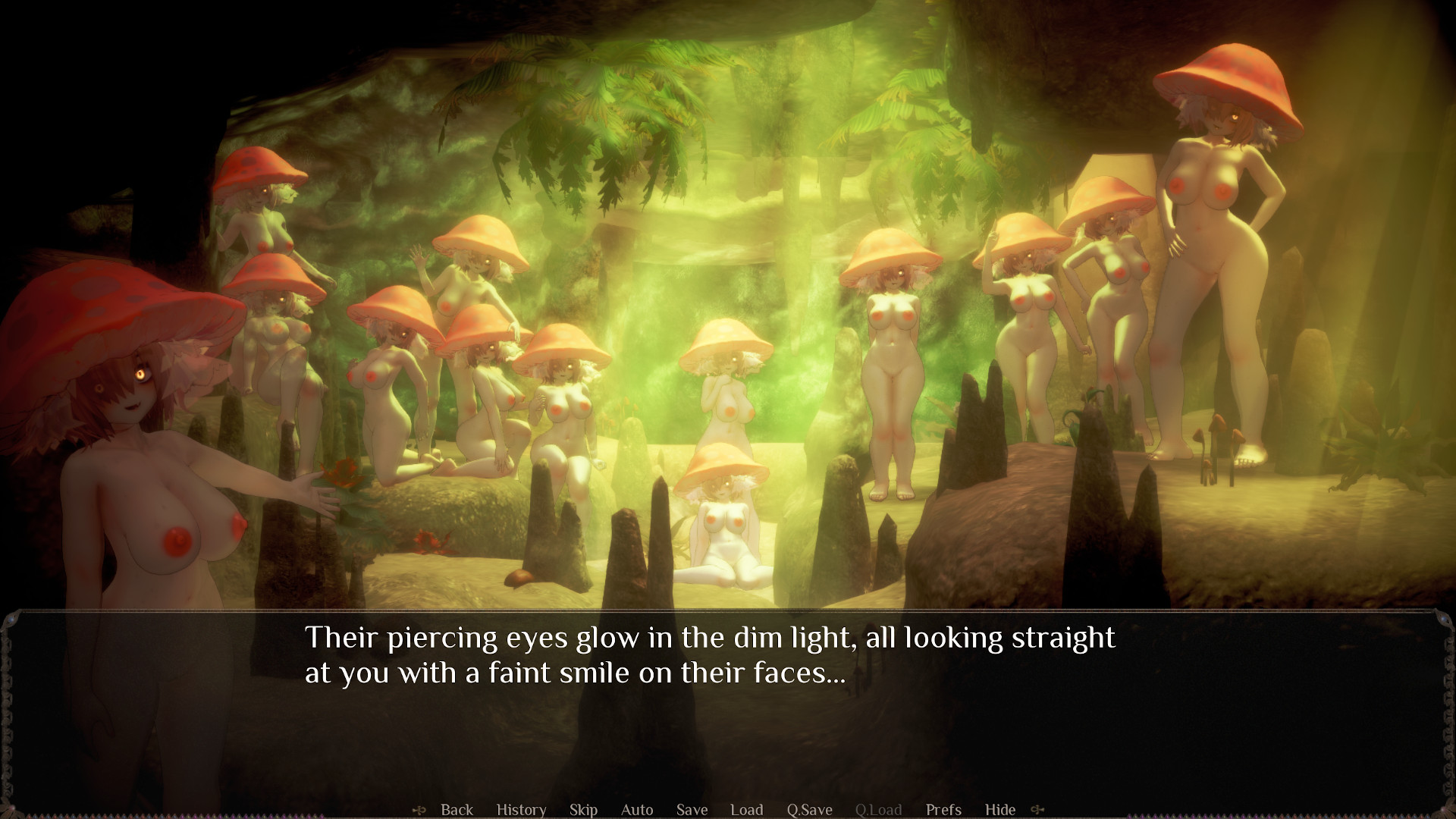Image resolution: width=1456 pixels, height=819 pixels.
Task: Click Q.Save to quick save
Action: pyautogui.click(x=809, y=809)
